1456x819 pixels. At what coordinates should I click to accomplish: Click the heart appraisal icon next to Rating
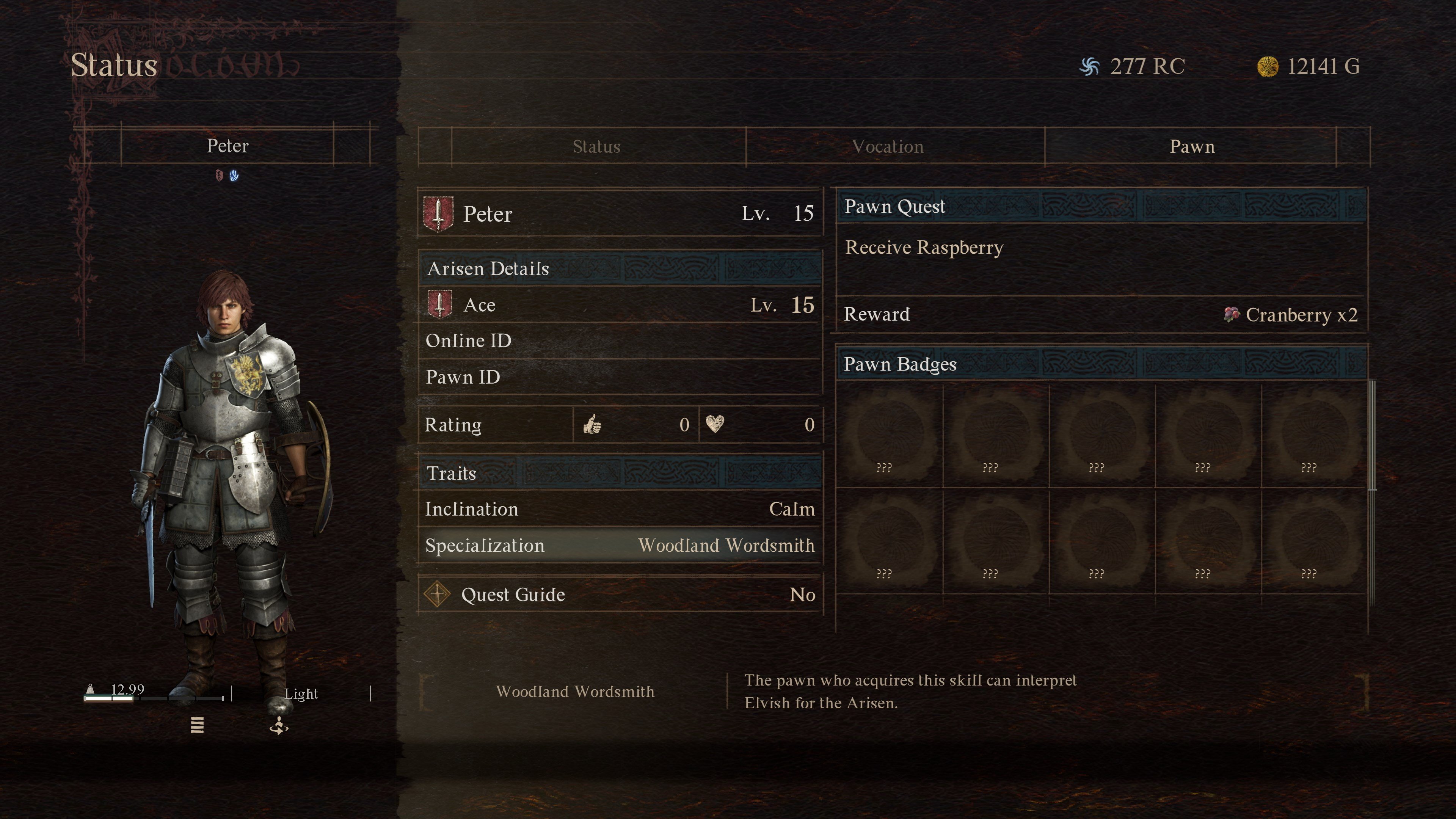(x=717, y=425)
